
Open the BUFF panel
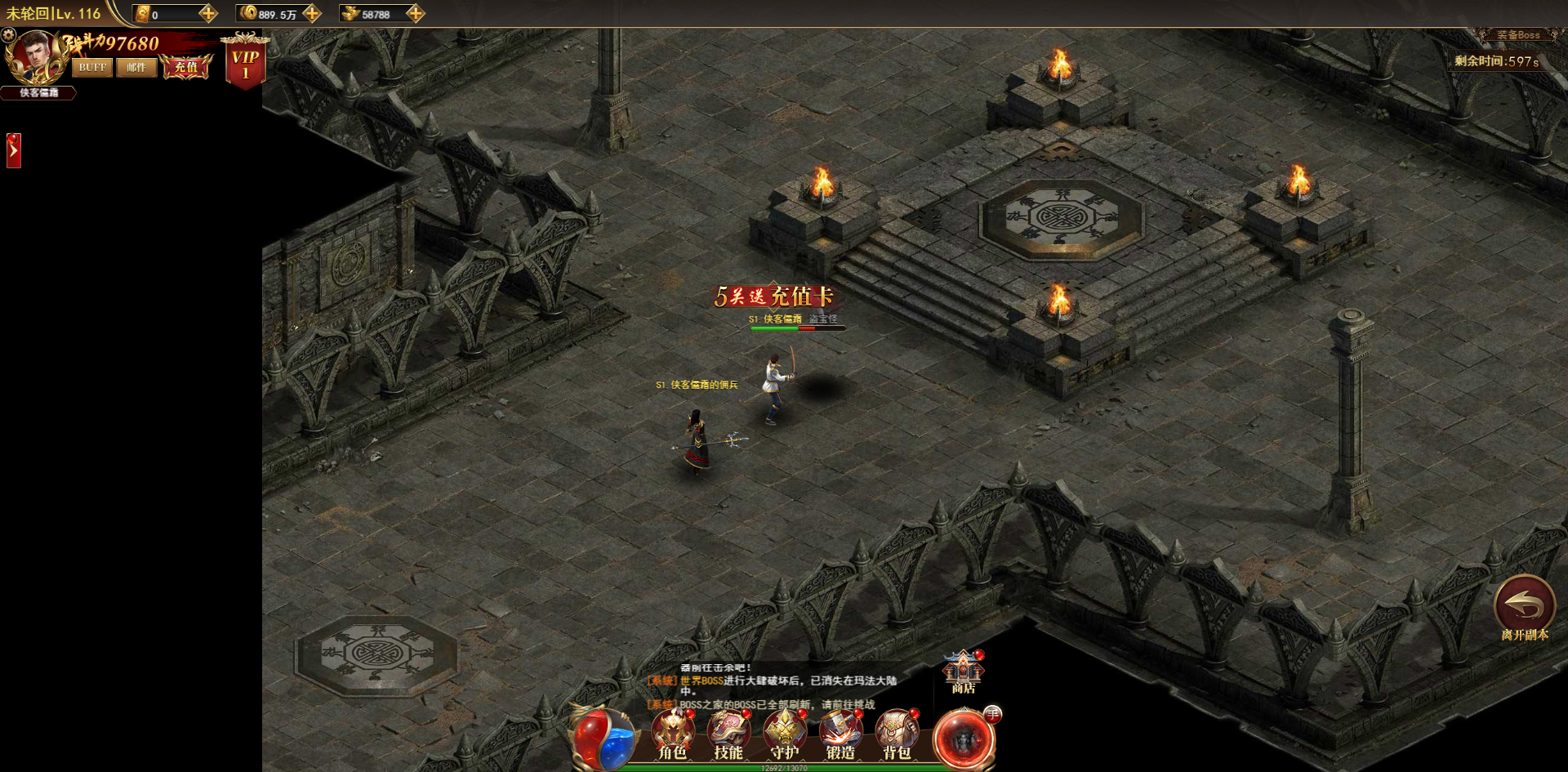pyautogui.click(x=92, y=67)
